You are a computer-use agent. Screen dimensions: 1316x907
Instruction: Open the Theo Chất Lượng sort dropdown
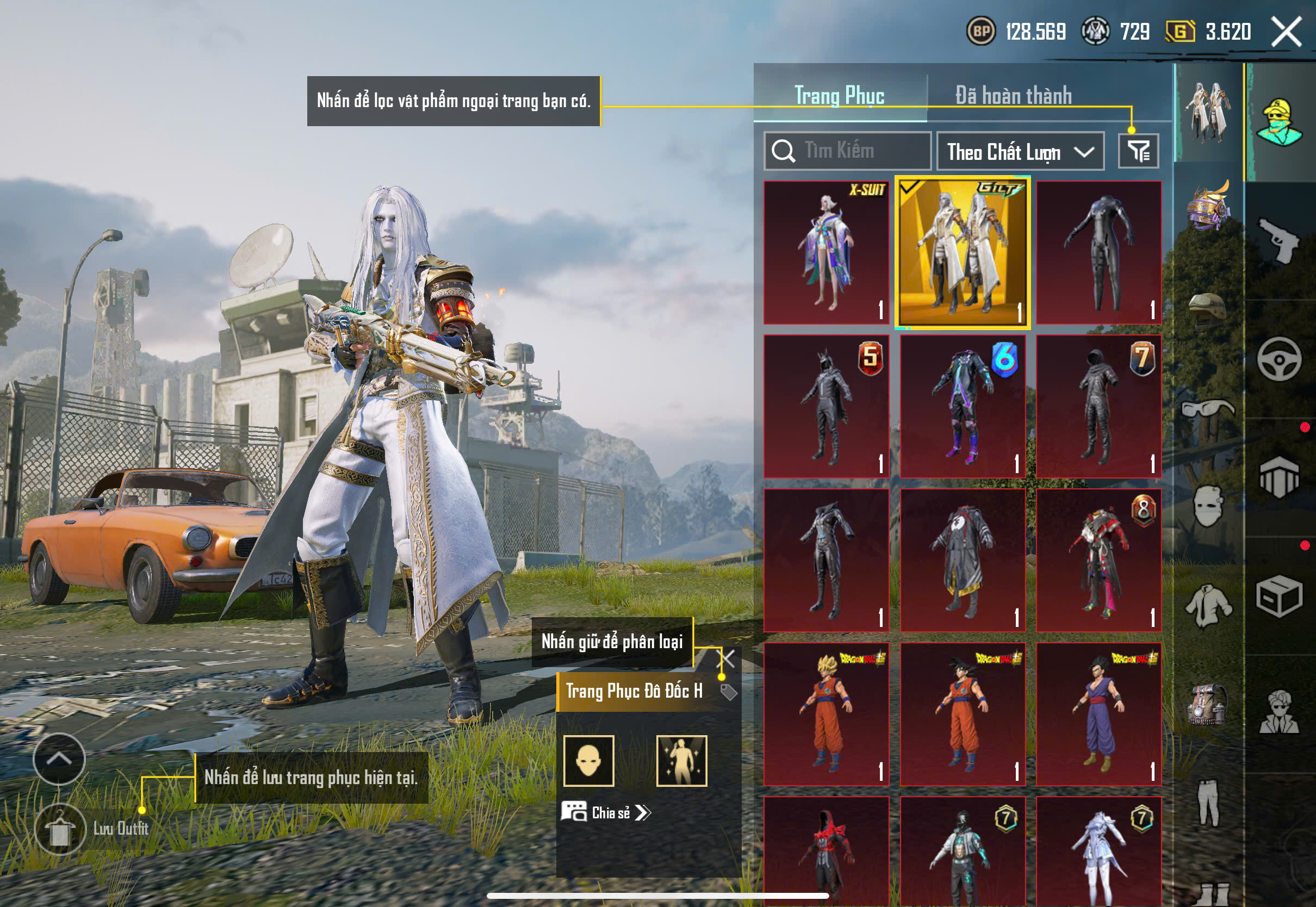1020,152
